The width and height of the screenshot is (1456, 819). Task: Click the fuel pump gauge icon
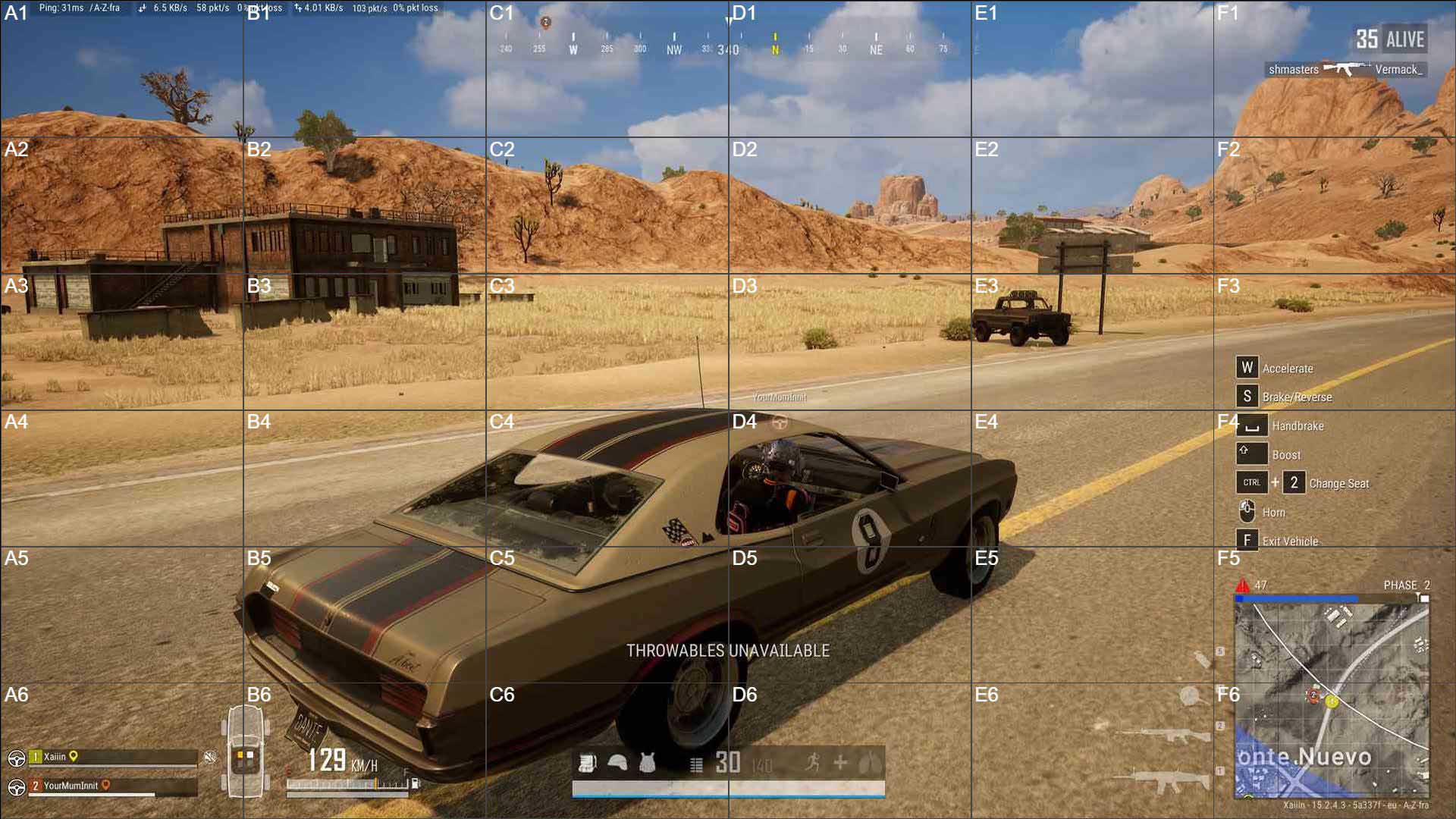click(x=415, y=783)
